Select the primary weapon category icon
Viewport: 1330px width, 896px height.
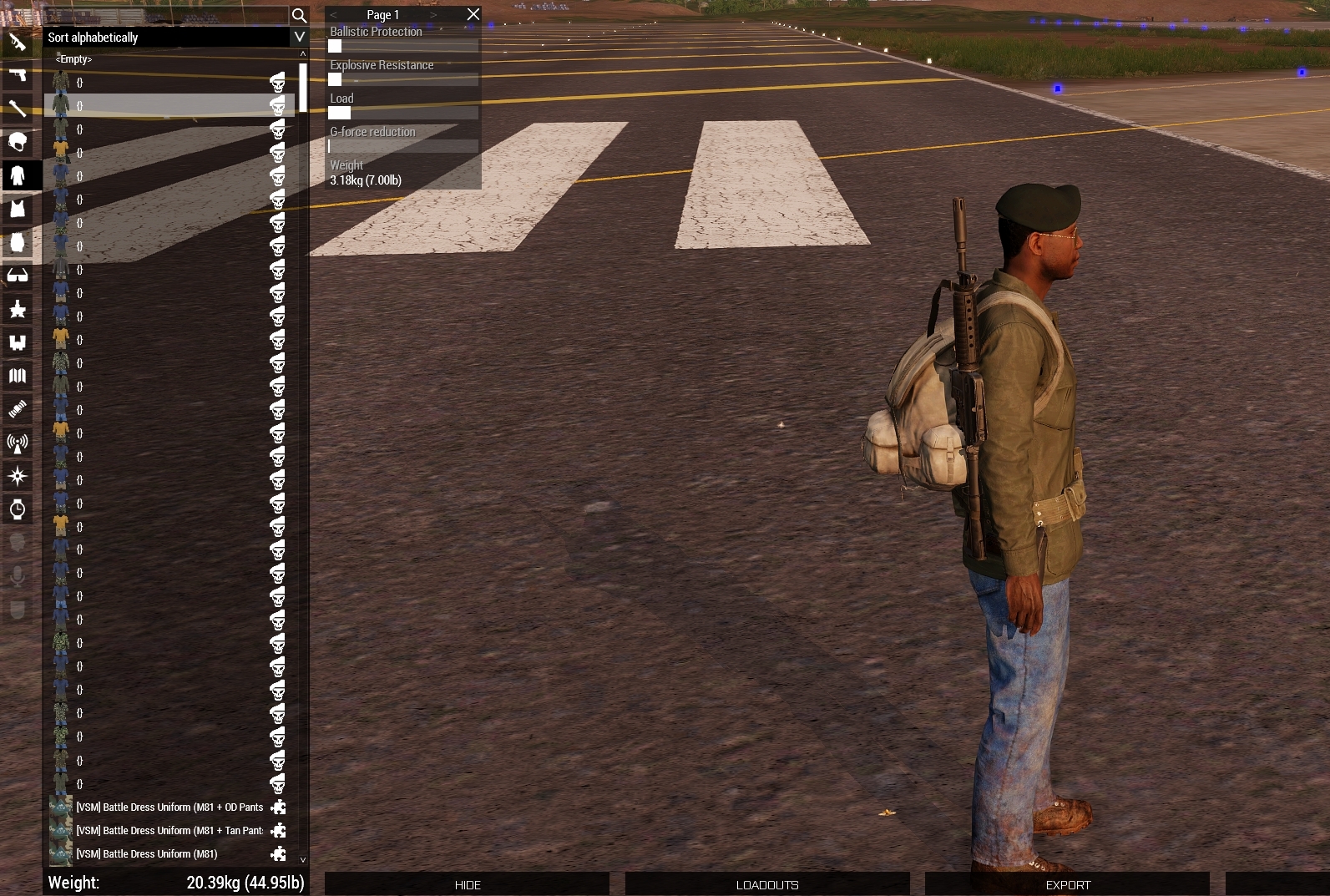click(18, 42)
